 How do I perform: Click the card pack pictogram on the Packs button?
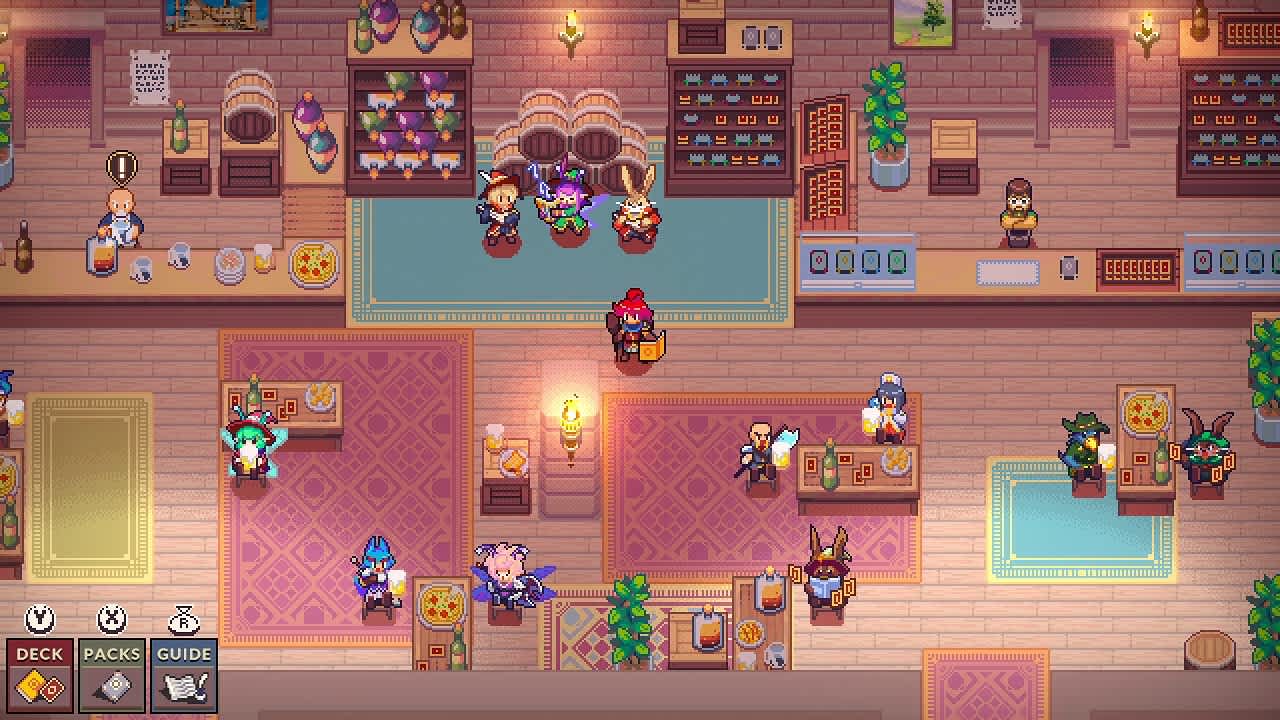point(112,686)
